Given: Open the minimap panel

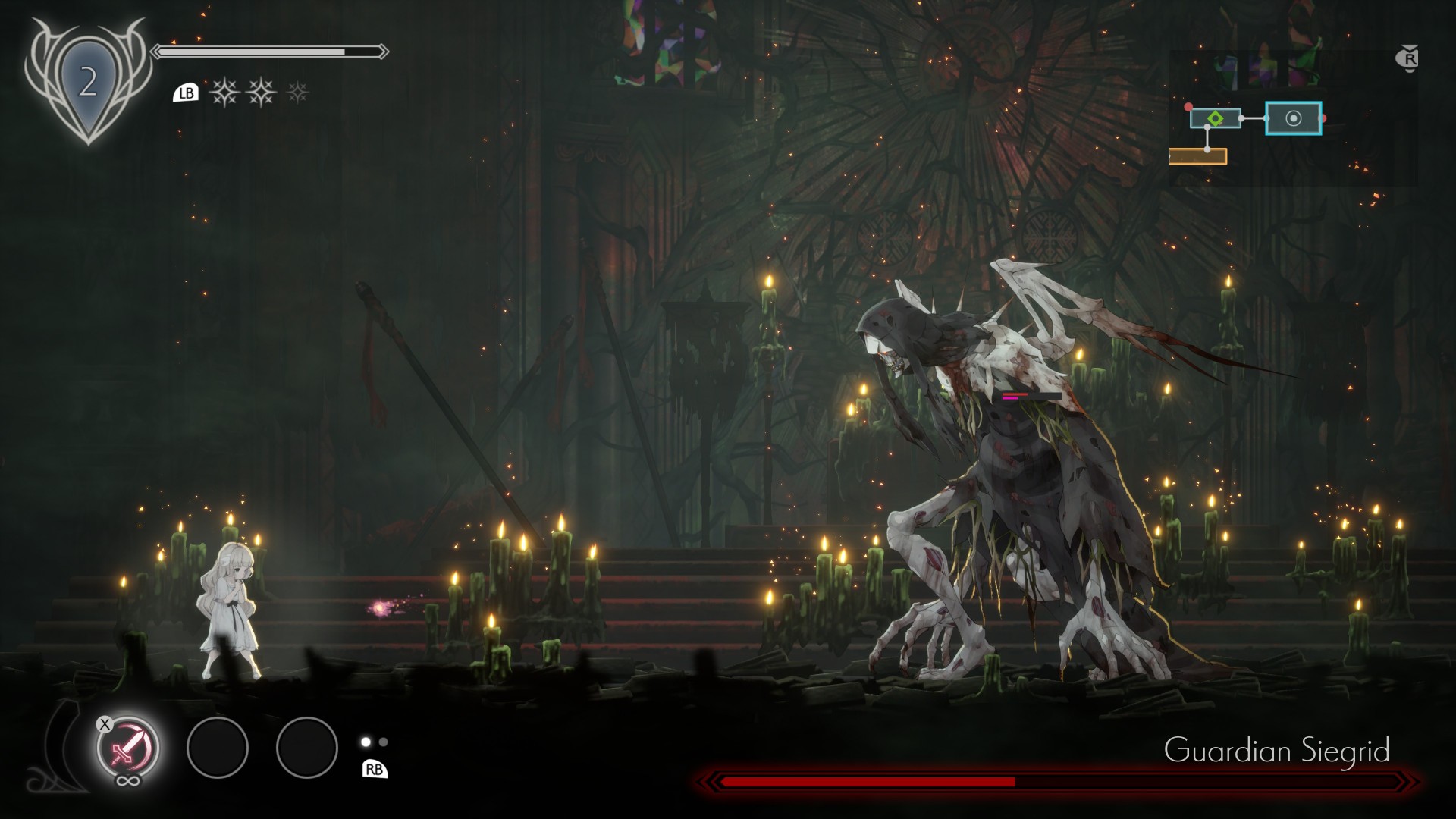Looking at the screenshot, I should [x=1293, y=118].
